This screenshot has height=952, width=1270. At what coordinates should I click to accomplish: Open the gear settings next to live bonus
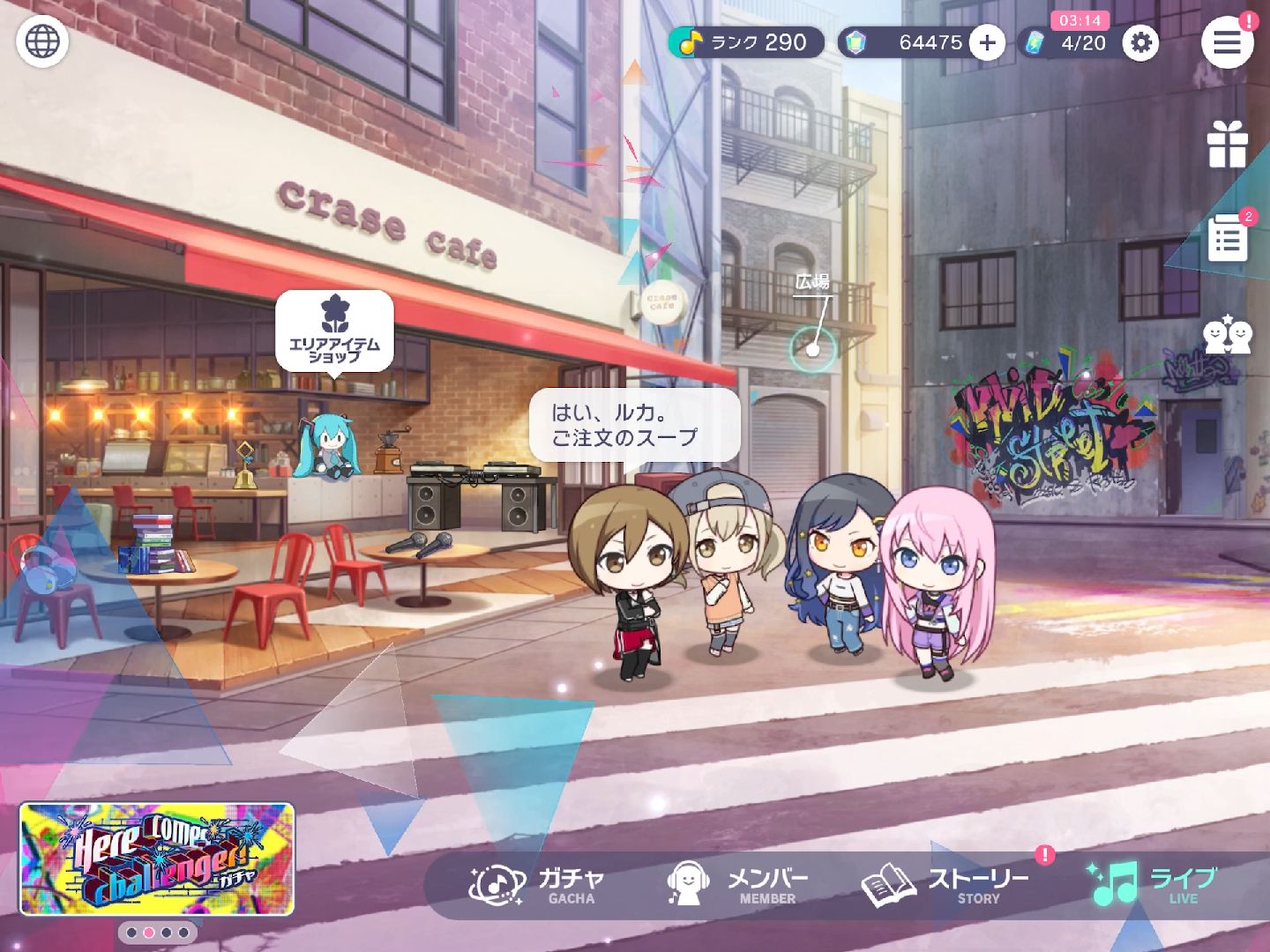tap(1140, 42)
